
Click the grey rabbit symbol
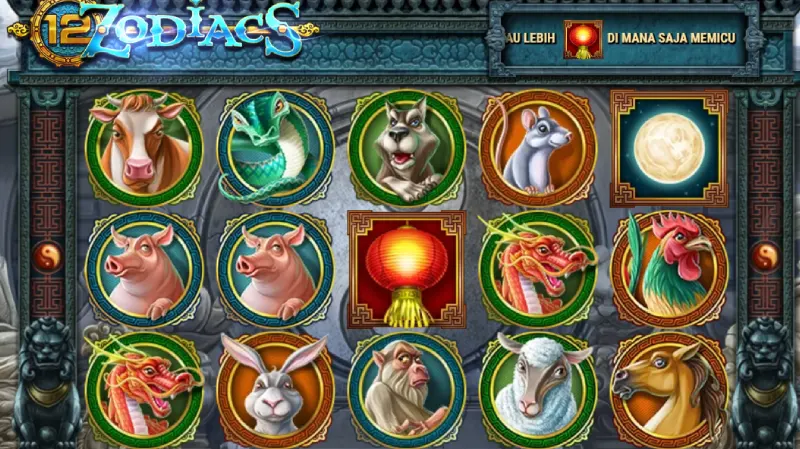coord(274,389)
